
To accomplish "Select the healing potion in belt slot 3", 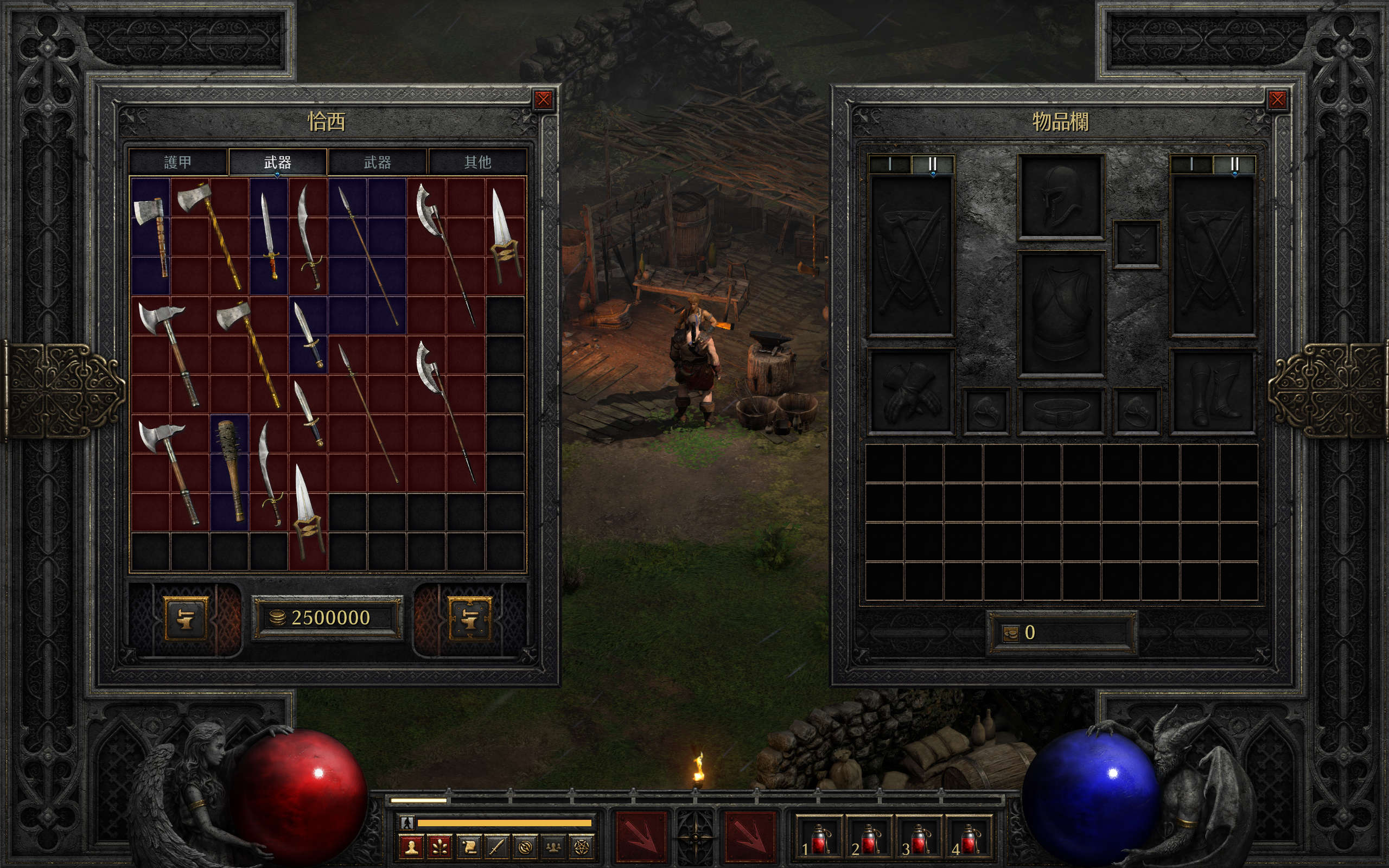I will coord(919,839).
